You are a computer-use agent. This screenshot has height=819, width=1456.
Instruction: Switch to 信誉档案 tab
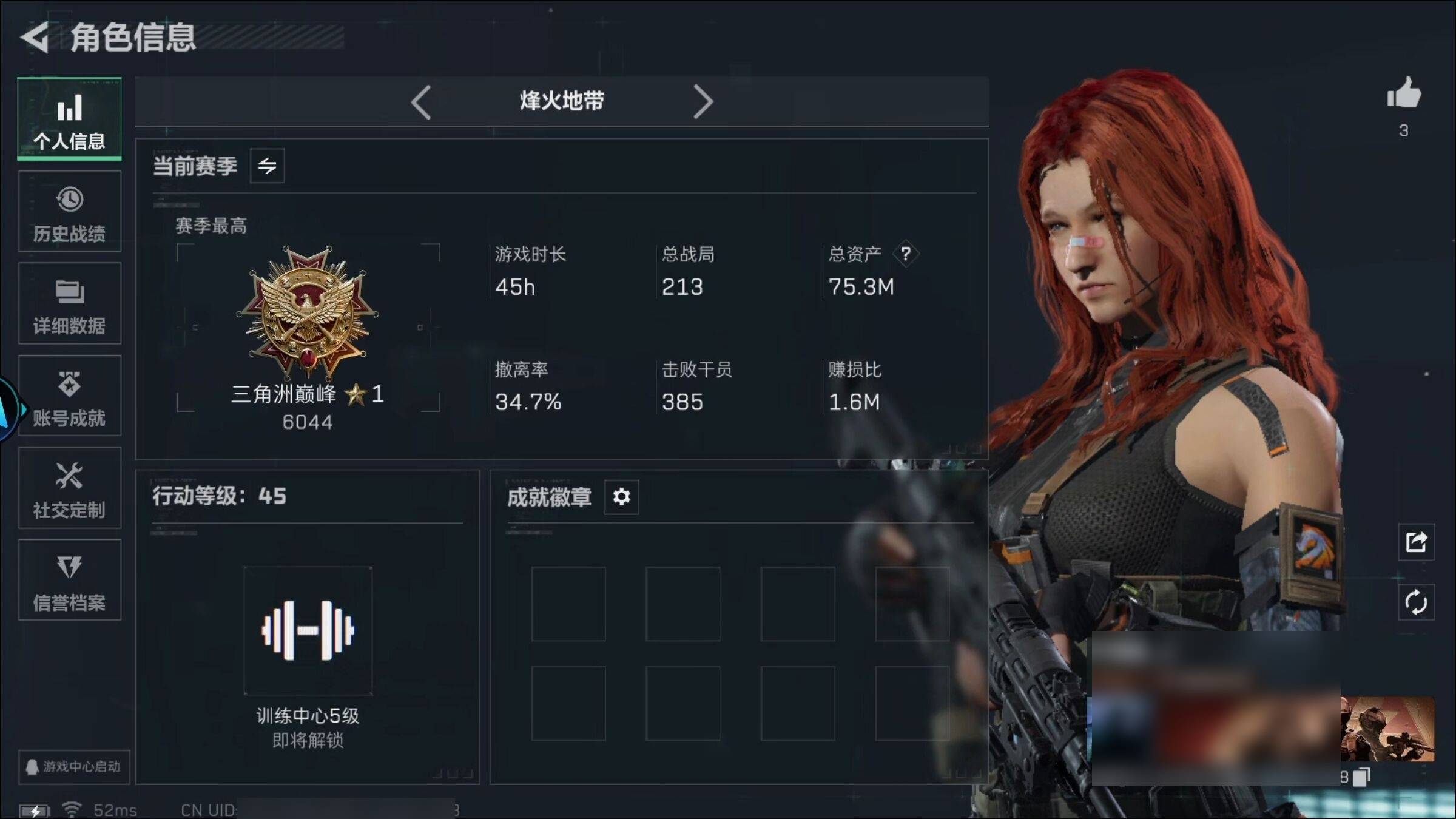[69, 581]
